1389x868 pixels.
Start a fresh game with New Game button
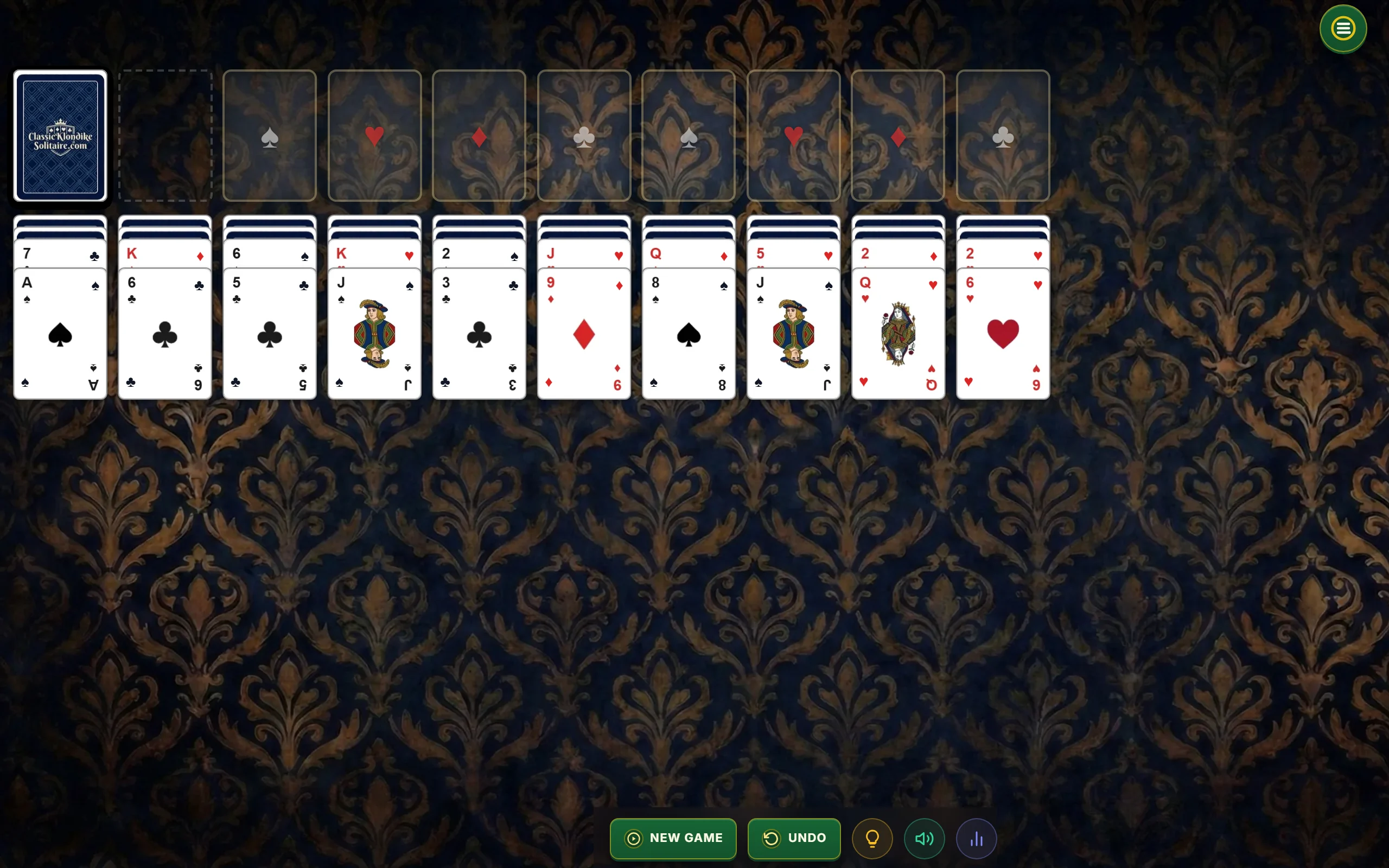click(673, 838)
